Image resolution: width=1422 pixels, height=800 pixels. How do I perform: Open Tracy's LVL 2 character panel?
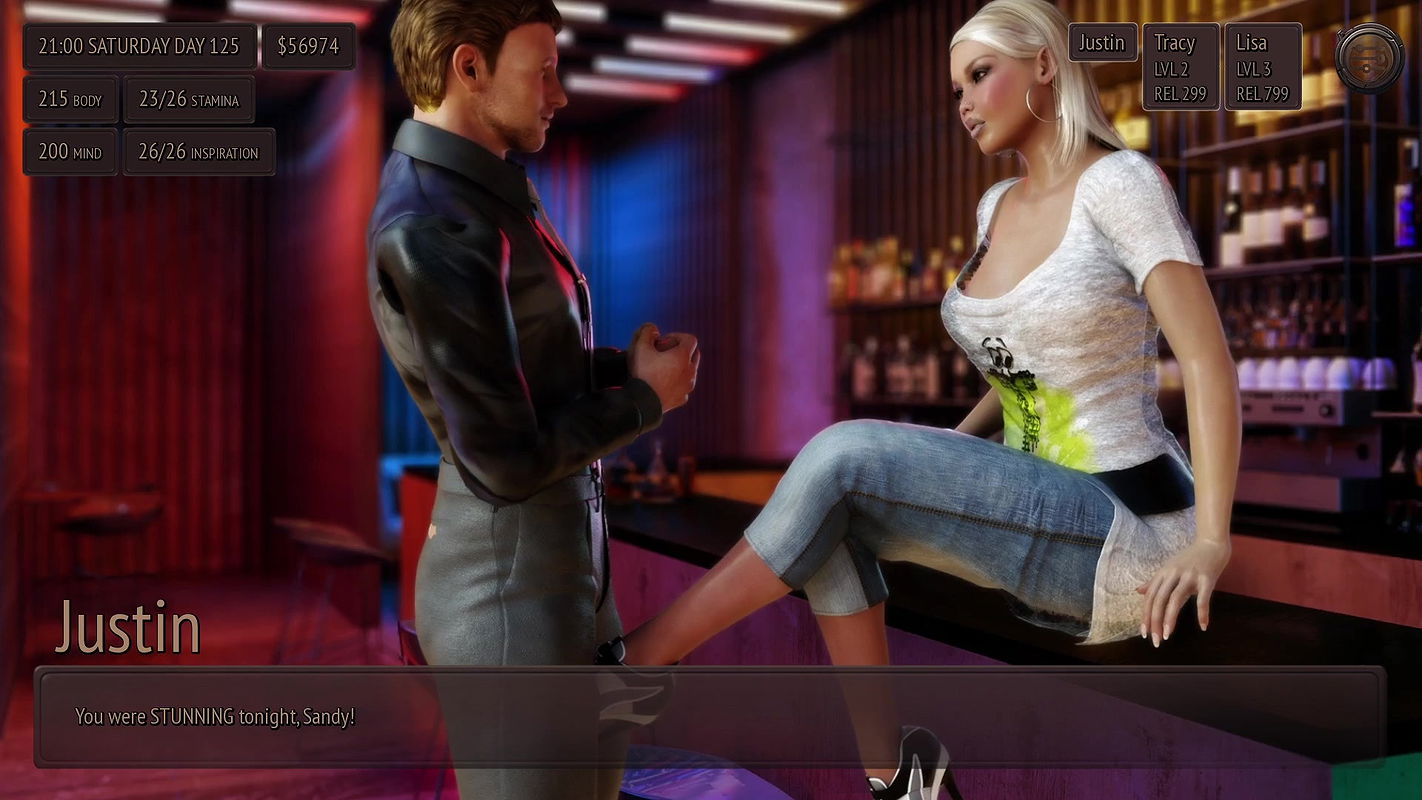1180,66
